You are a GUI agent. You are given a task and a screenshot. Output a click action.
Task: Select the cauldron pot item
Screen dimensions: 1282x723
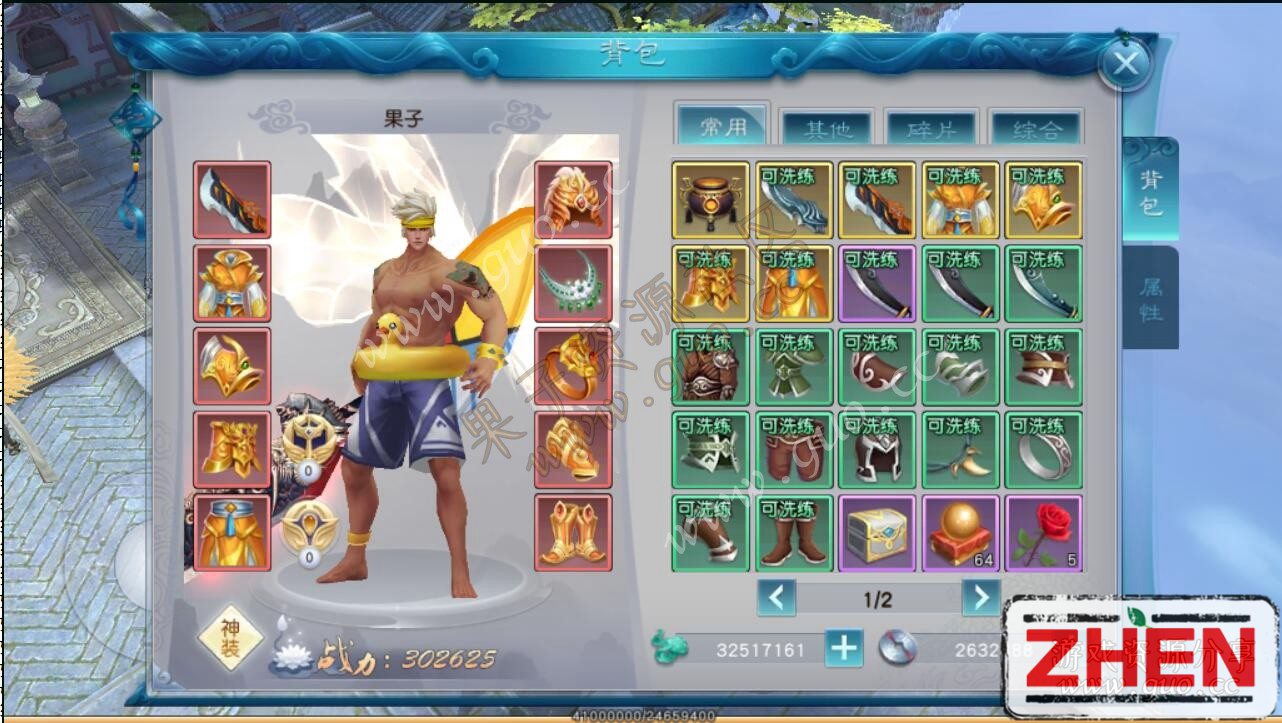tap(711, 200)
